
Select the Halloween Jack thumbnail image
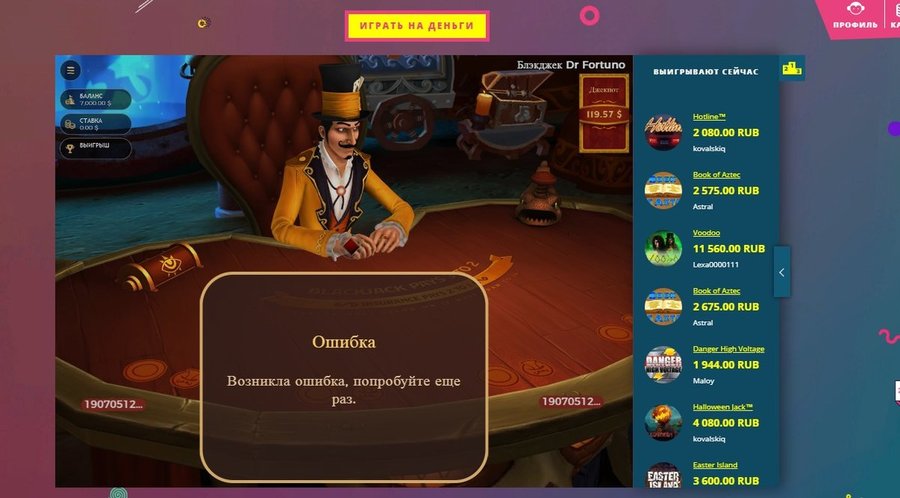click(663, 422)
